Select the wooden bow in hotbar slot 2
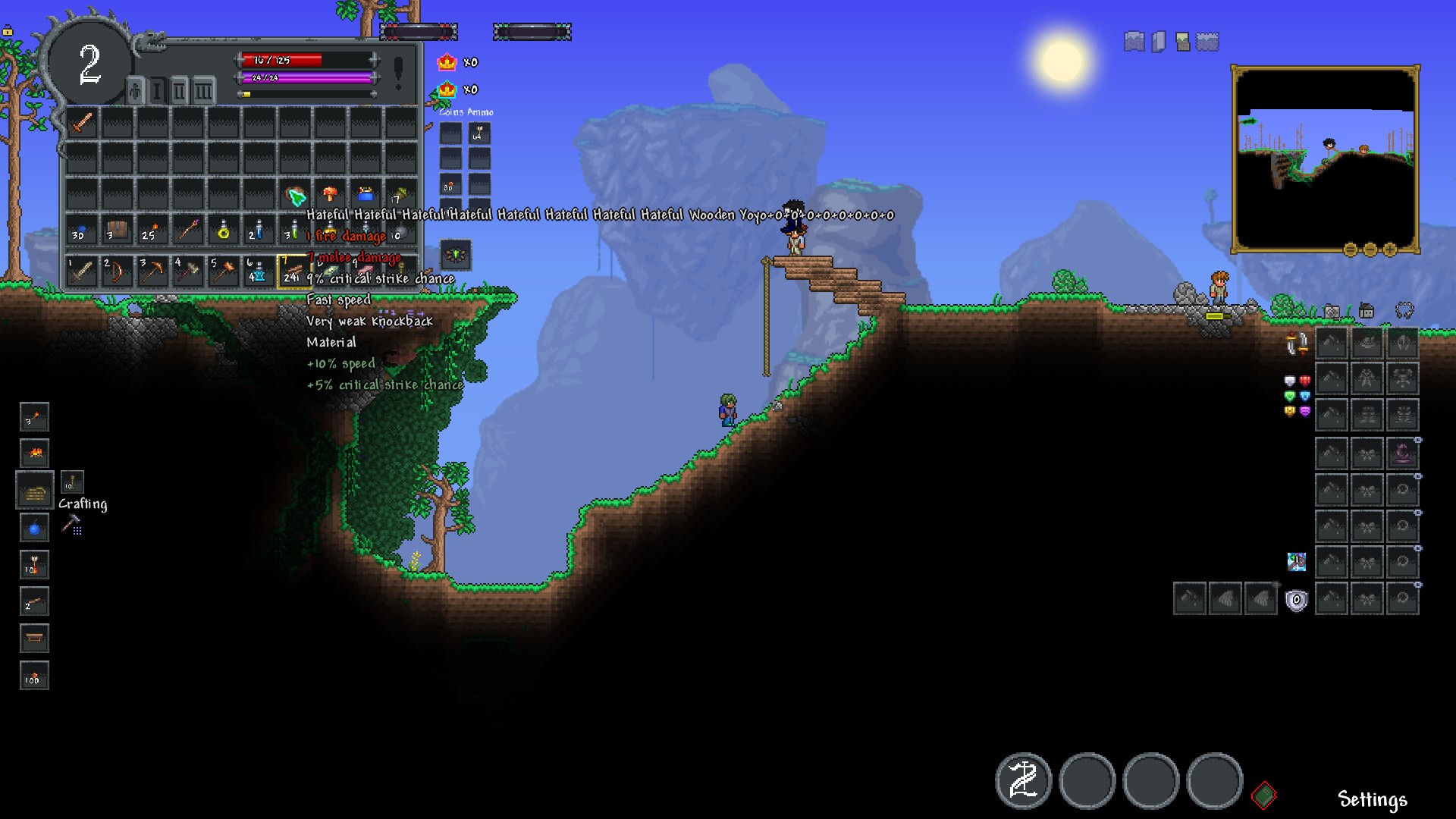Screen dimensions: 1456x819 click(117, 271)
